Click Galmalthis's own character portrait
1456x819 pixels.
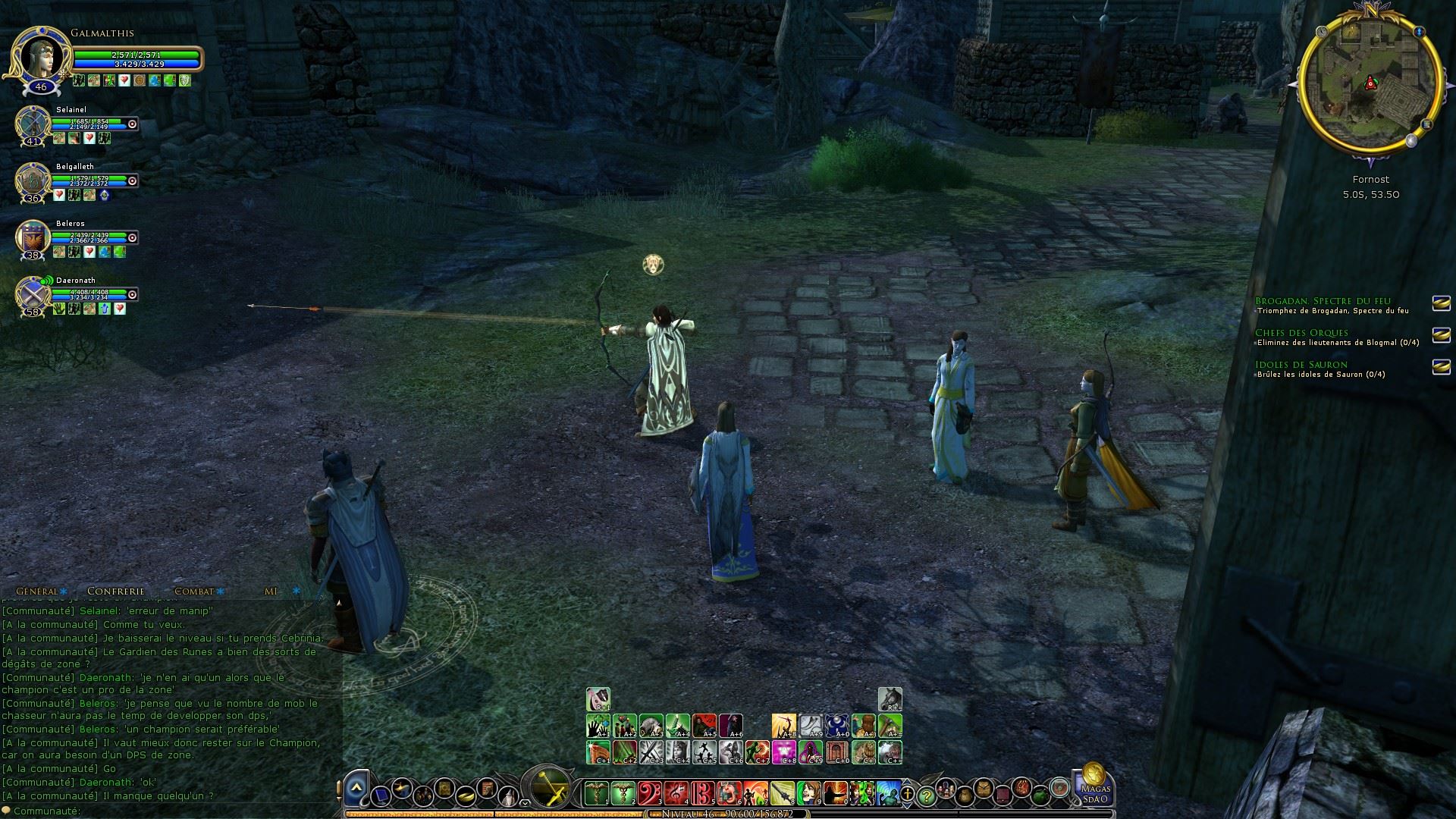40,56
